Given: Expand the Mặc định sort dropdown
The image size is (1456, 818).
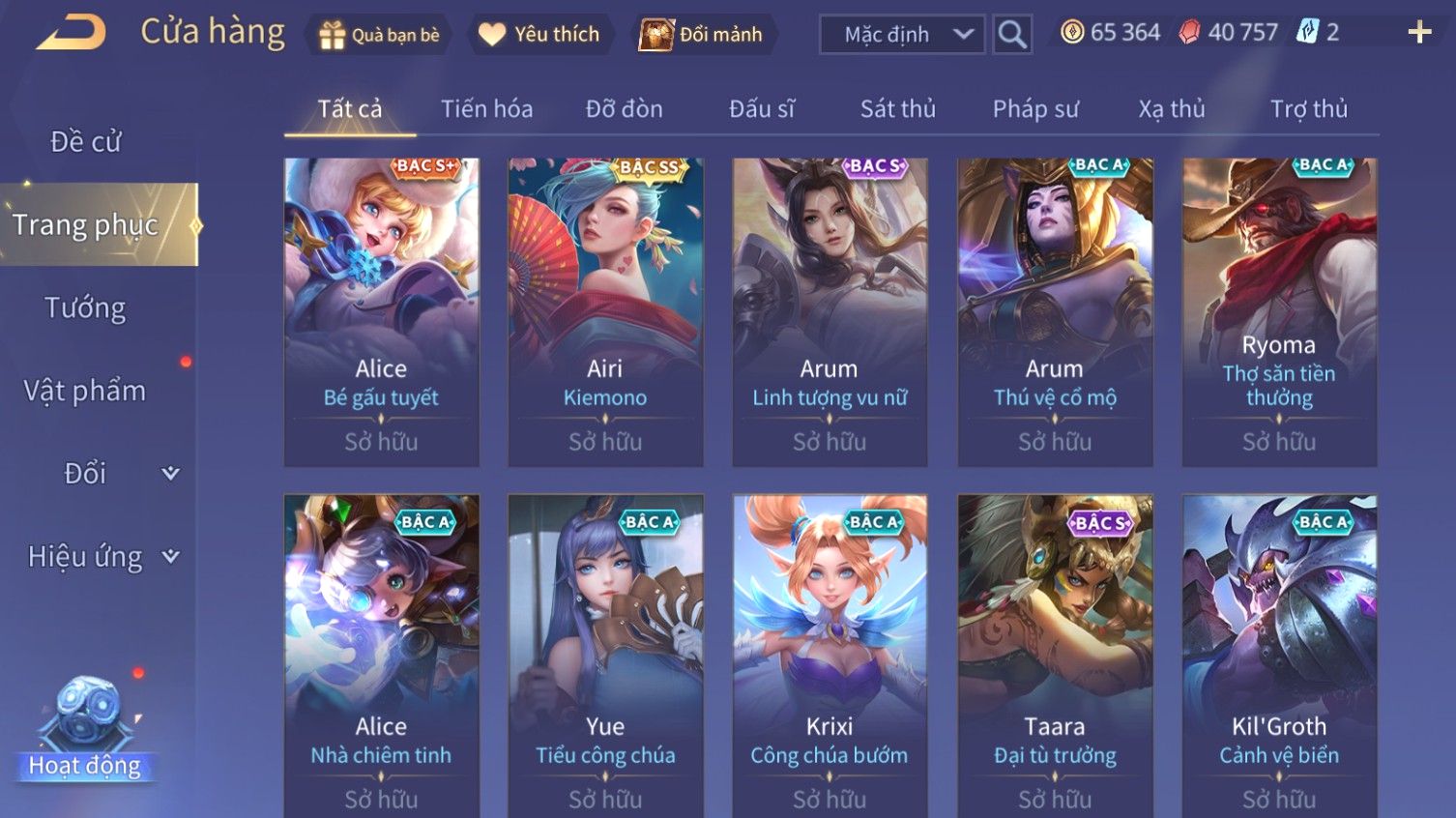Looking at the screenshot, I should click(902, 35).
